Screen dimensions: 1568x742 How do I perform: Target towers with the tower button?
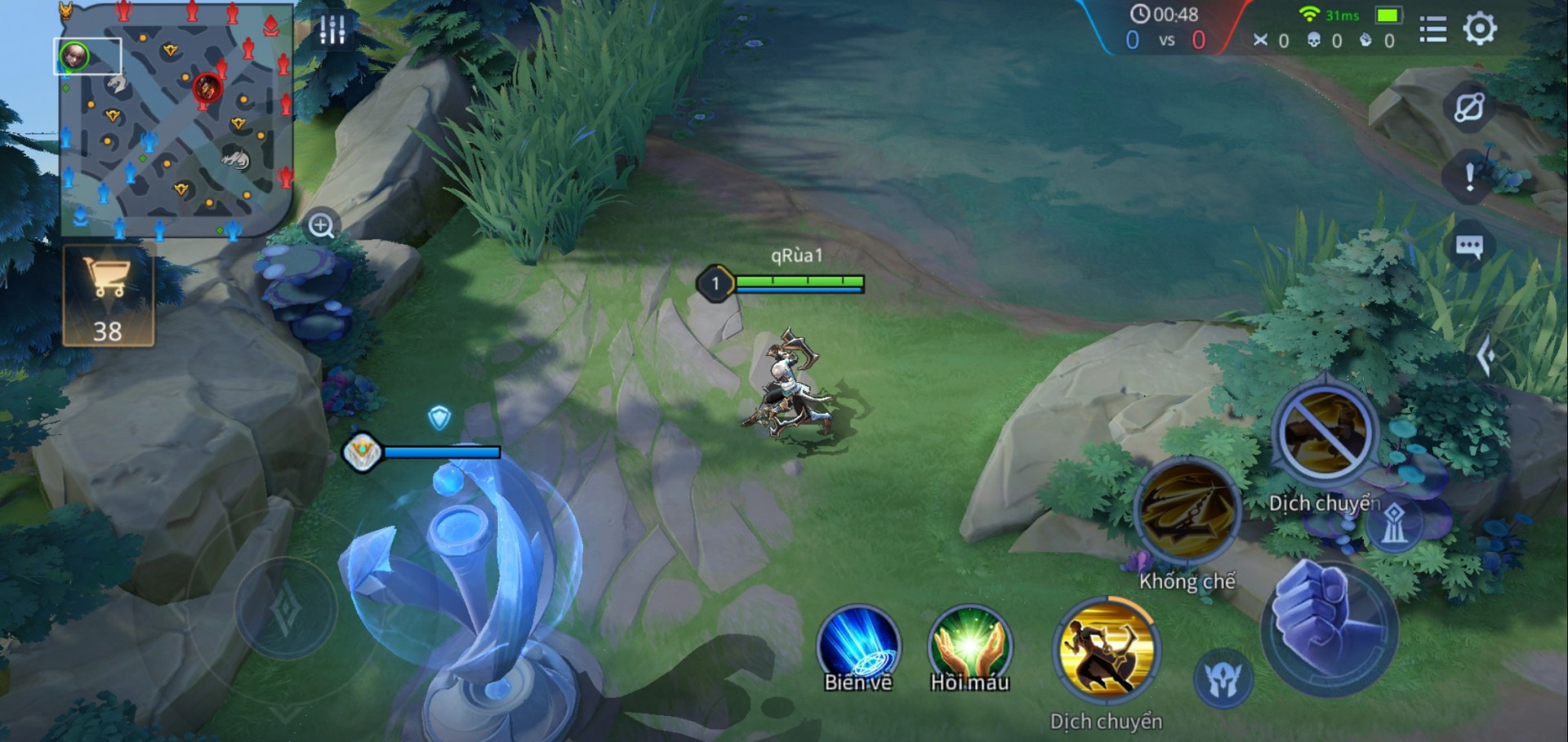point(1394,522)
